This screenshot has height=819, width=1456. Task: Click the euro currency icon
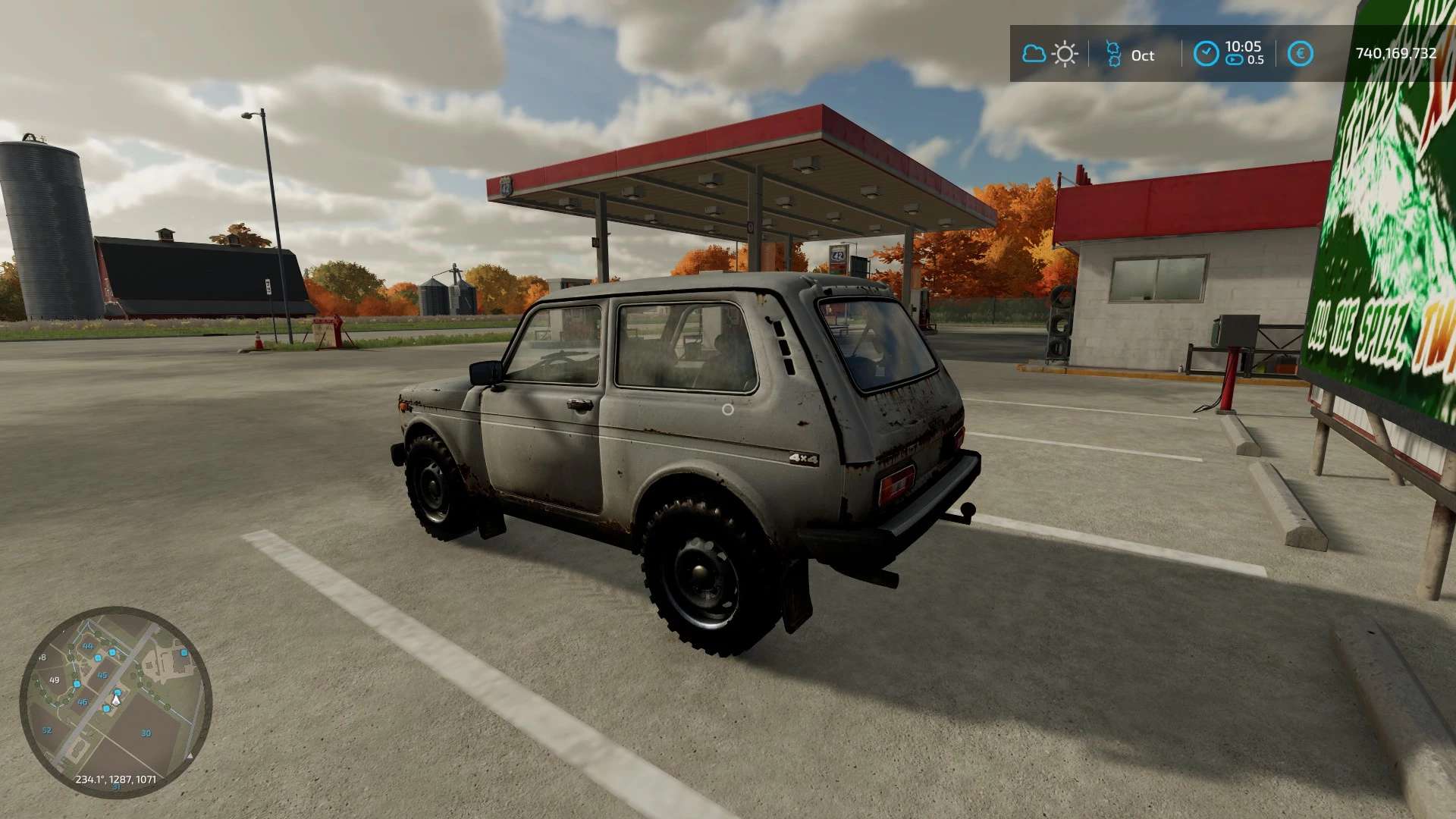(x=1300, y=54)
